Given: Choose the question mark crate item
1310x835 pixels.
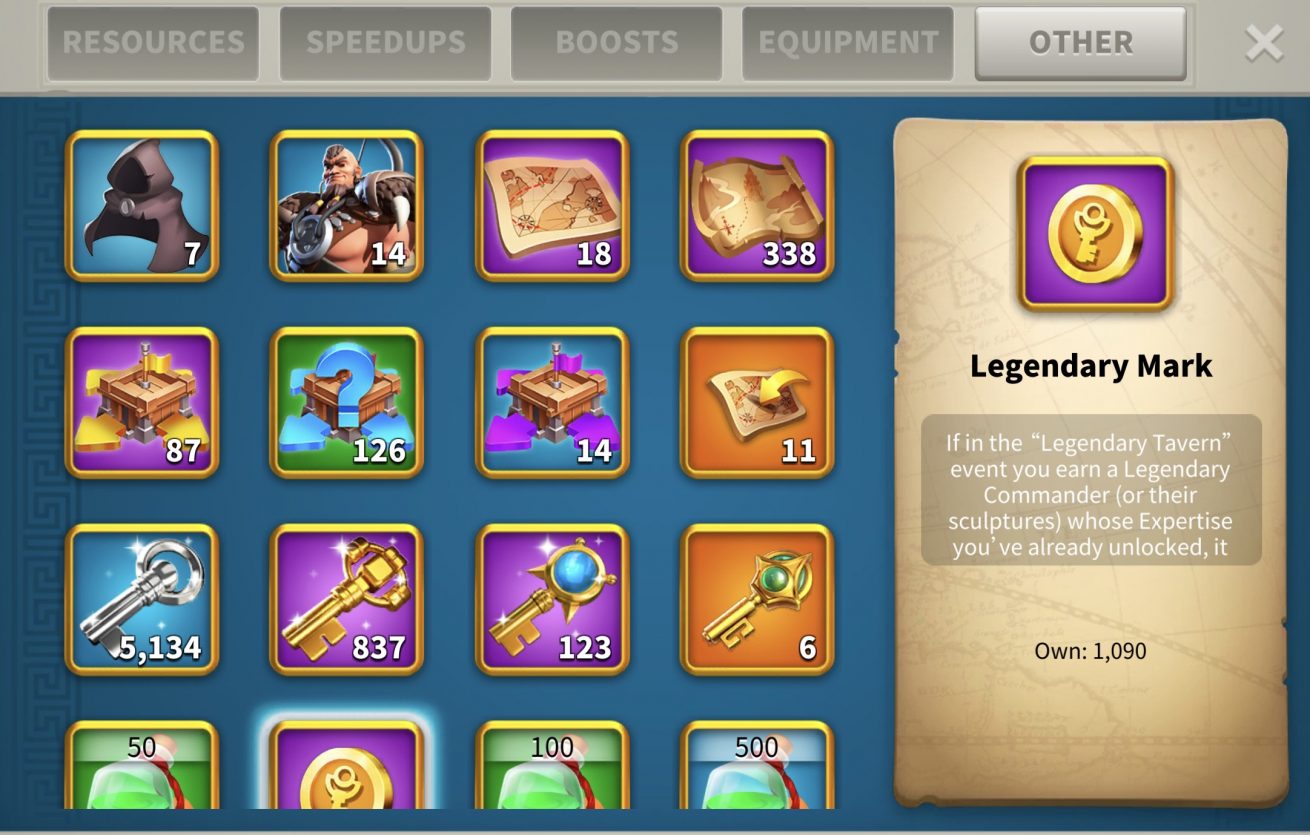Looking at the screenshot, I should [x=347, y=402].
